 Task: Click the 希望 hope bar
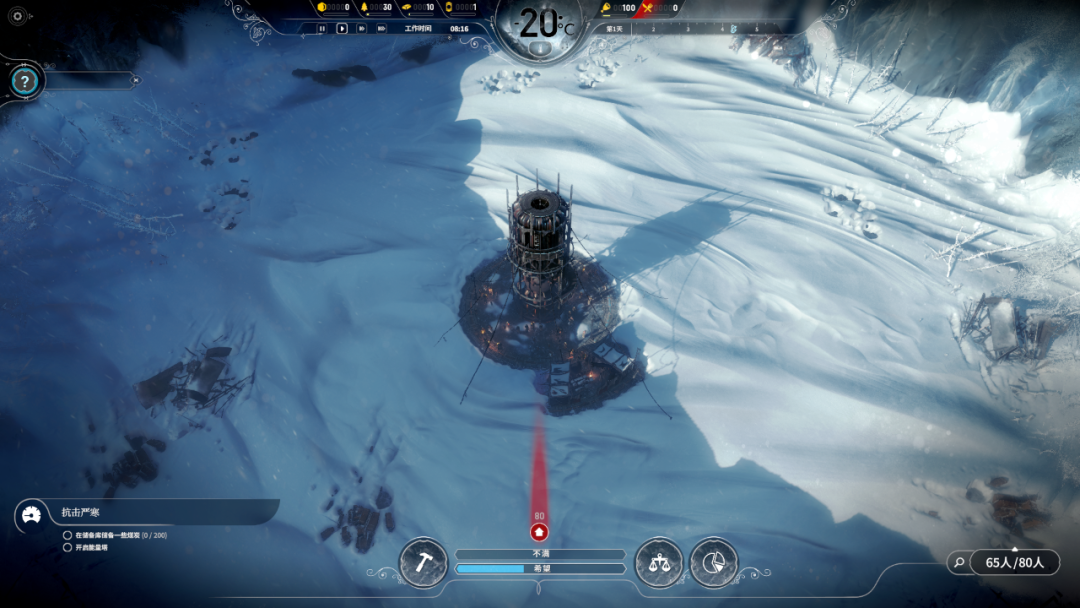[x=540, y=569]
